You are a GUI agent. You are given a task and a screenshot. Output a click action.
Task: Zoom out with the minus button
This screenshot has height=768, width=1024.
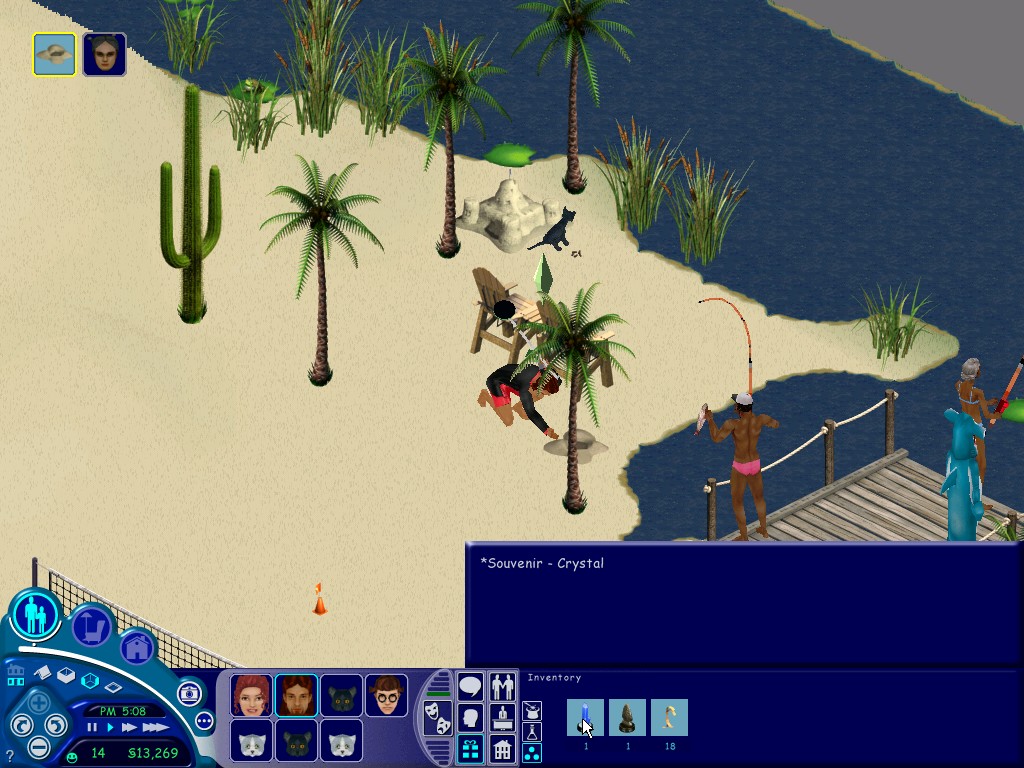pos(37,746)
